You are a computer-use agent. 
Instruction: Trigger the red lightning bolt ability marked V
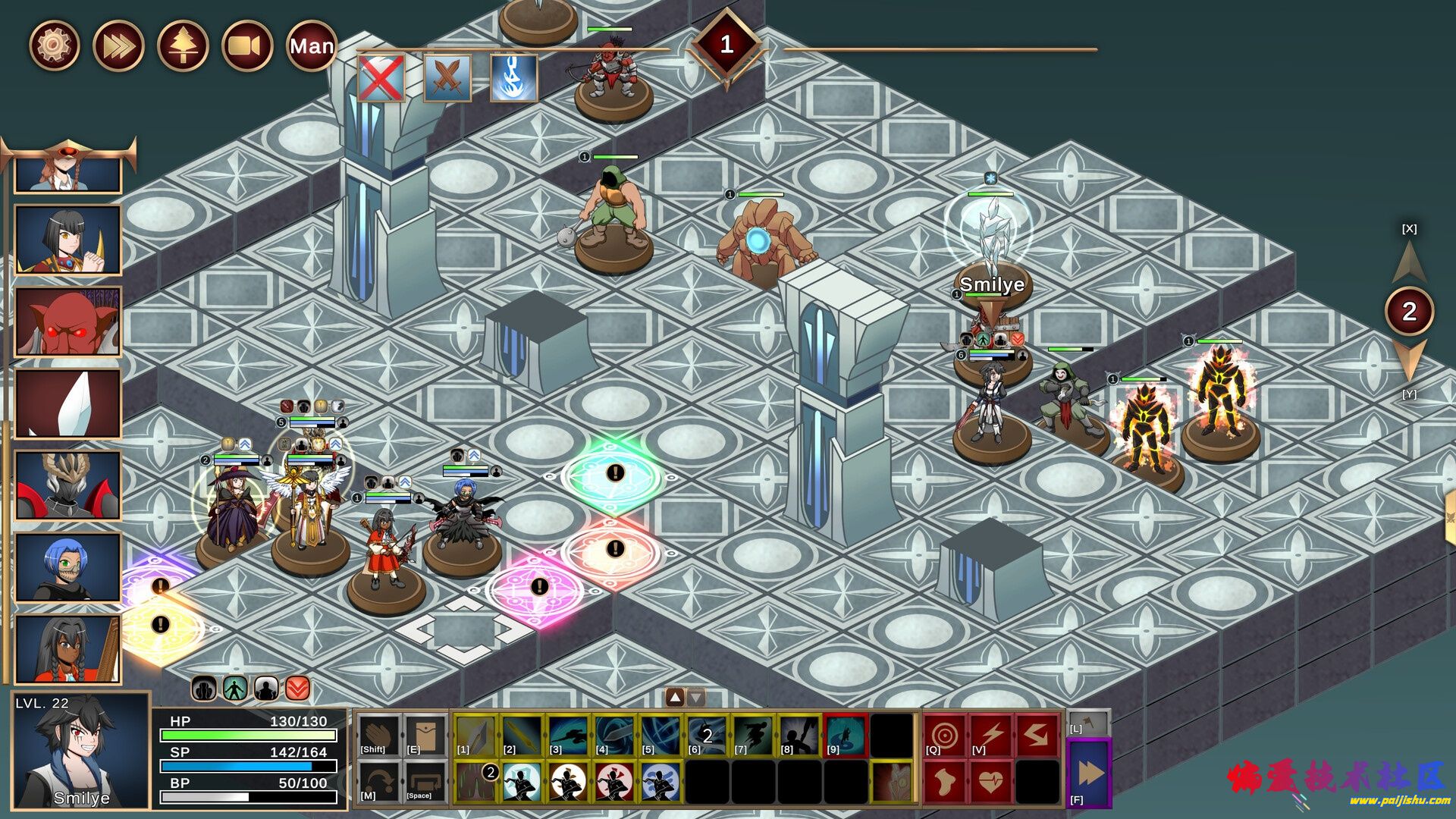coord(991,735)
